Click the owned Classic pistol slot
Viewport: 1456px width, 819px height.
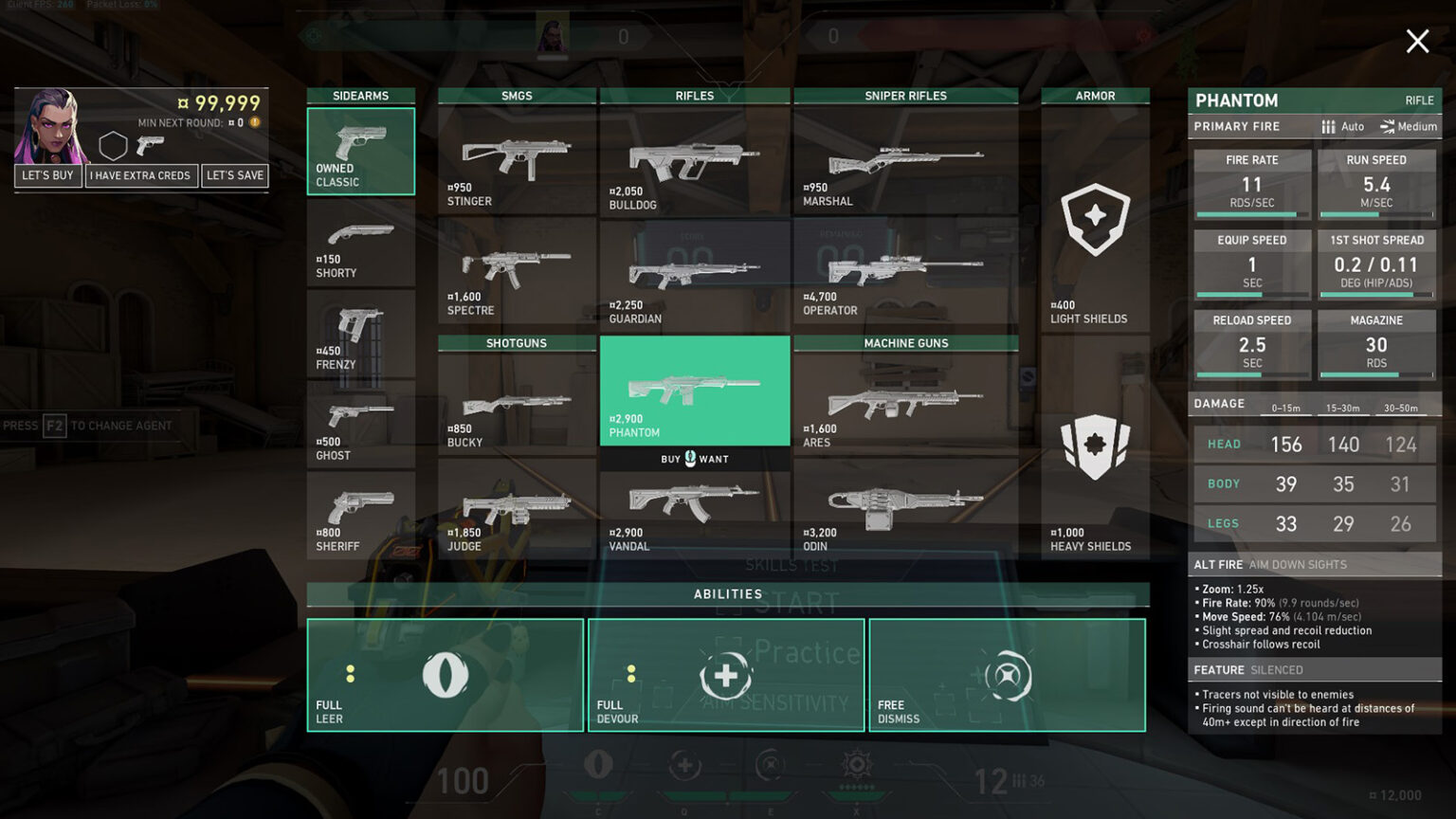click(361, 151)
